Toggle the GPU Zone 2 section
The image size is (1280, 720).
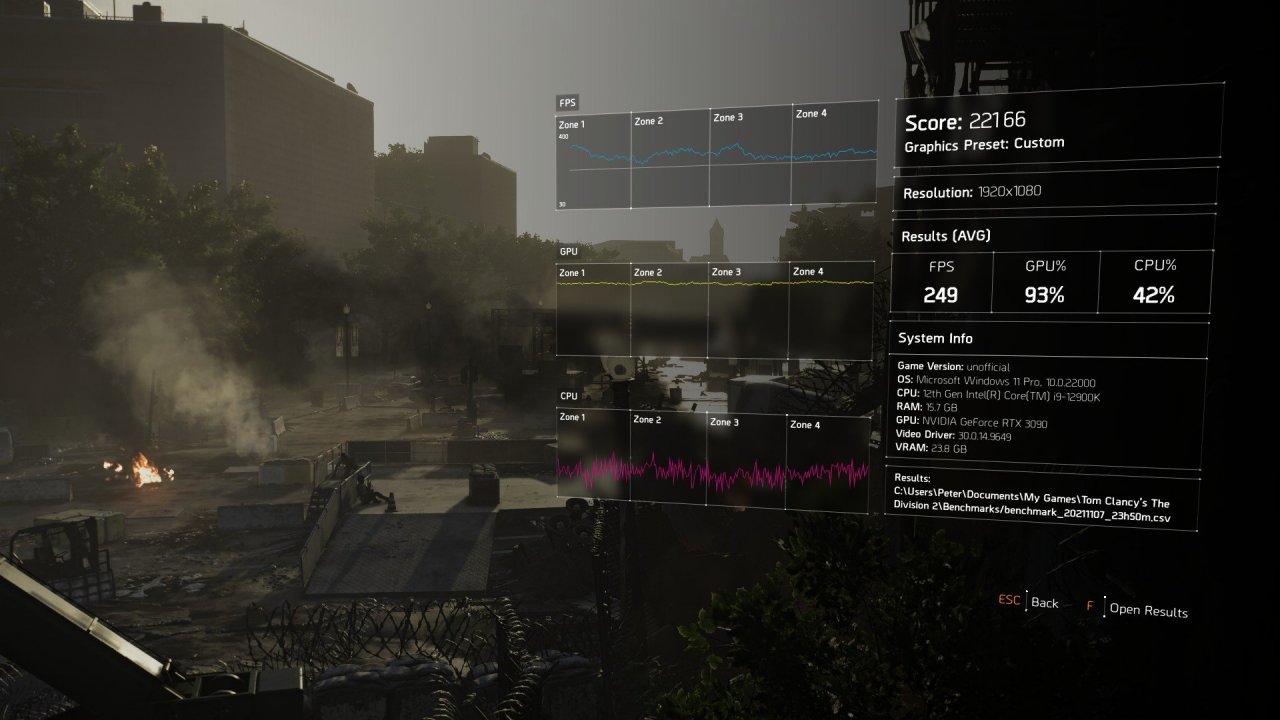click(x=648, y=271)
